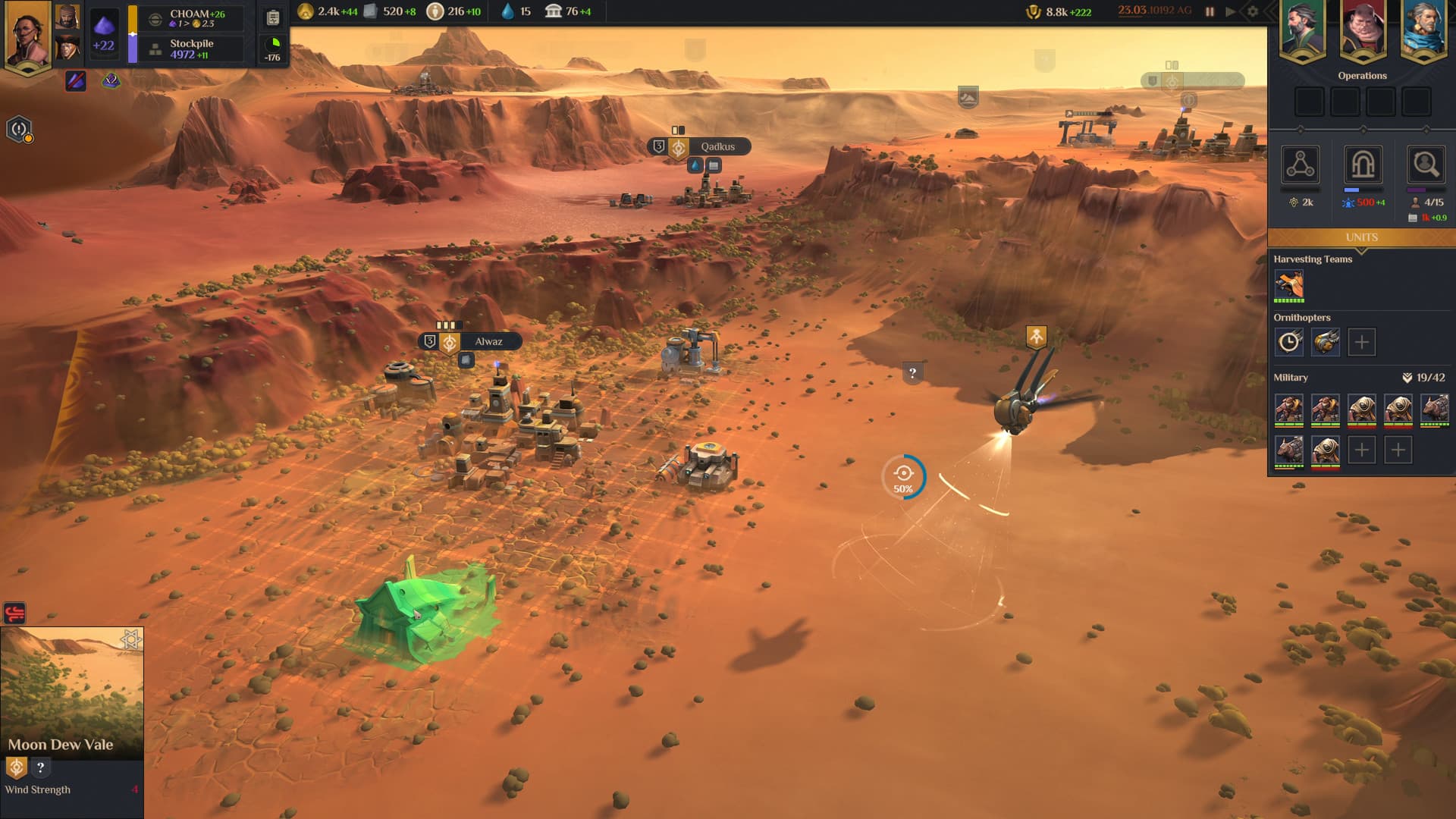Collapse the UNITS section header
Viewport: 1456px width, 819px height.
[x=1361, y=237]
